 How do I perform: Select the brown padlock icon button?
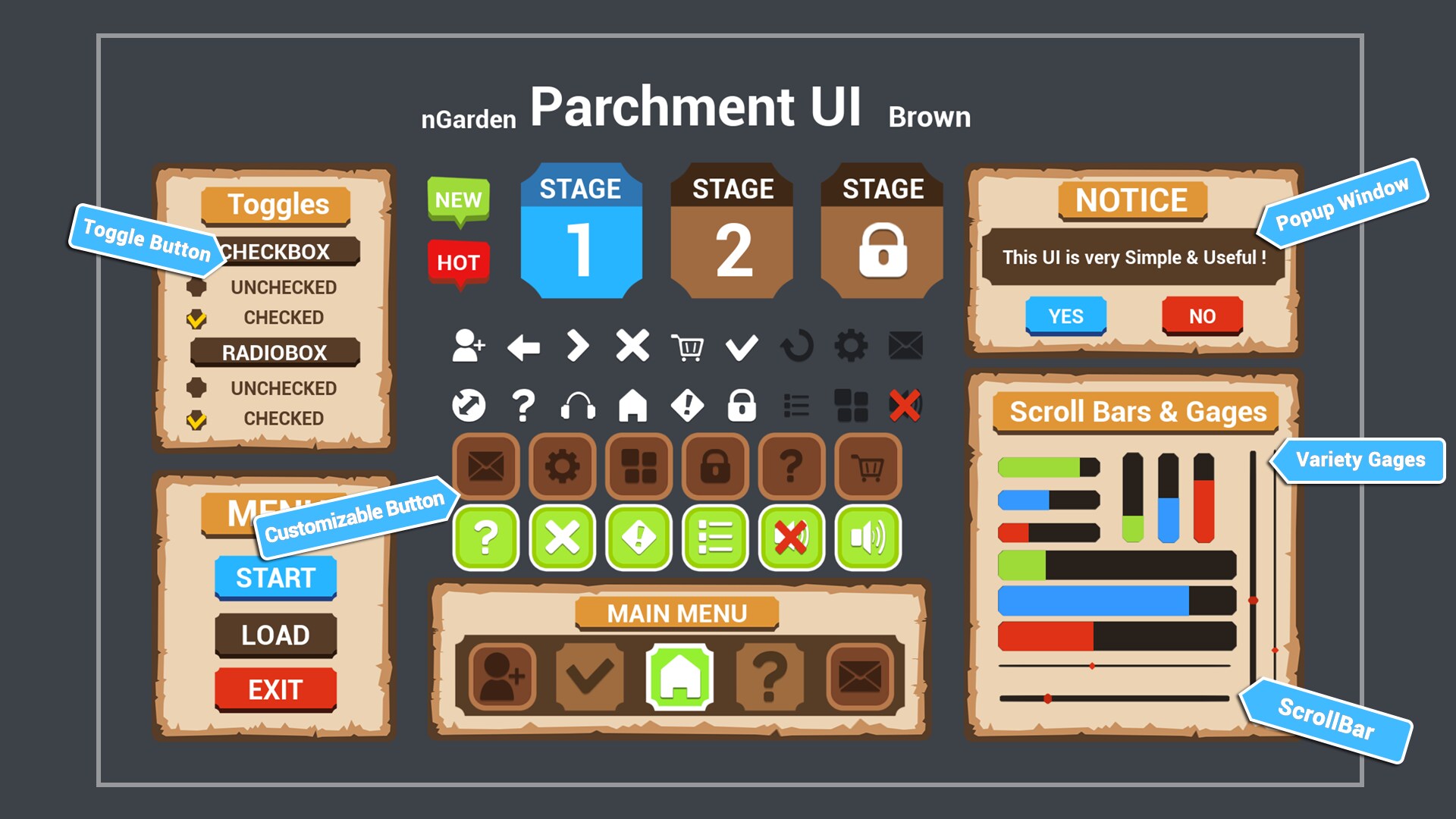coord(715,466)
